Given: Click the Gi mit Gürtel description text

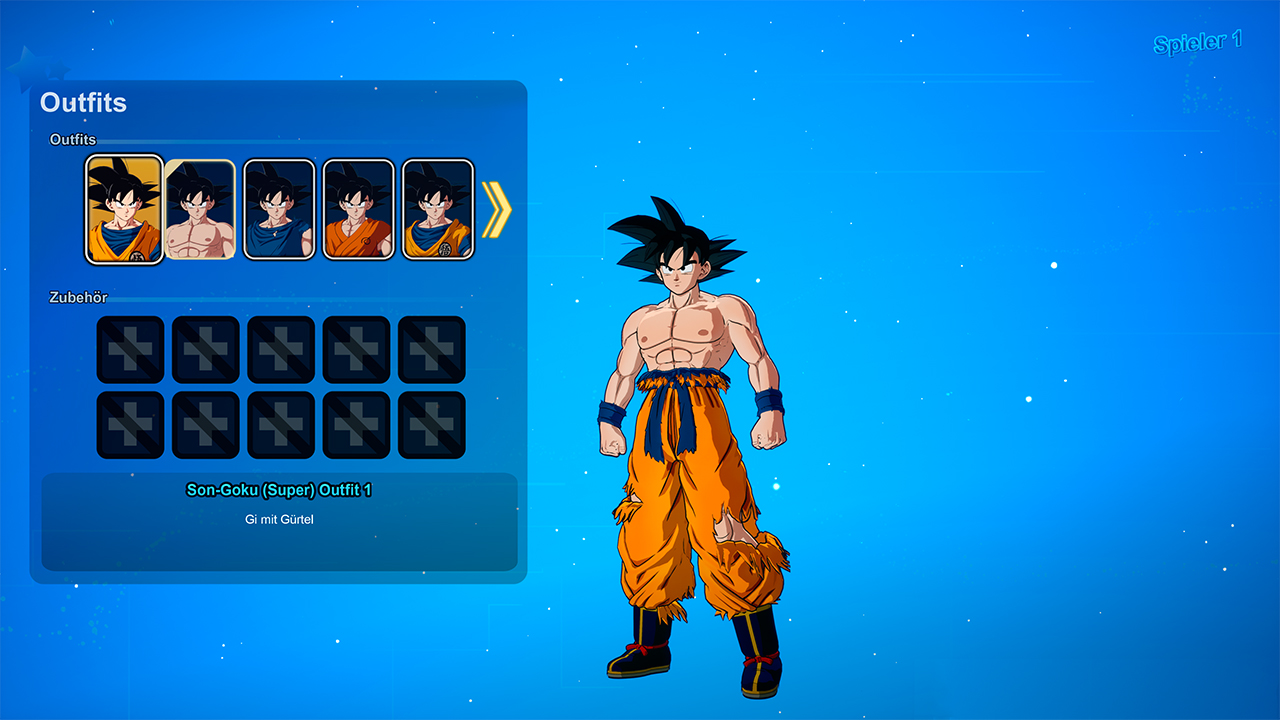Looking at the screenshot, I should pos(279,520).
